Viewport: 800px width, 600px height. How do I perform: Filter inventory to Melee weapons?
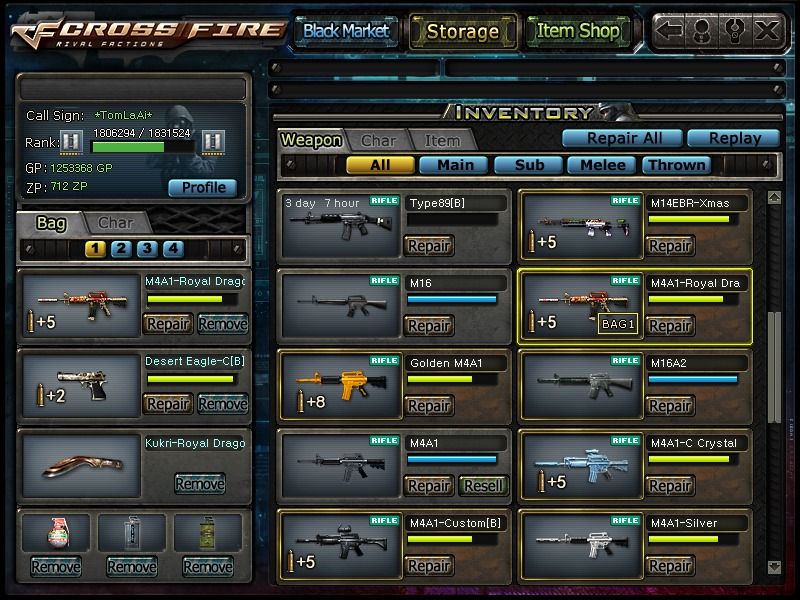point(602,165)
